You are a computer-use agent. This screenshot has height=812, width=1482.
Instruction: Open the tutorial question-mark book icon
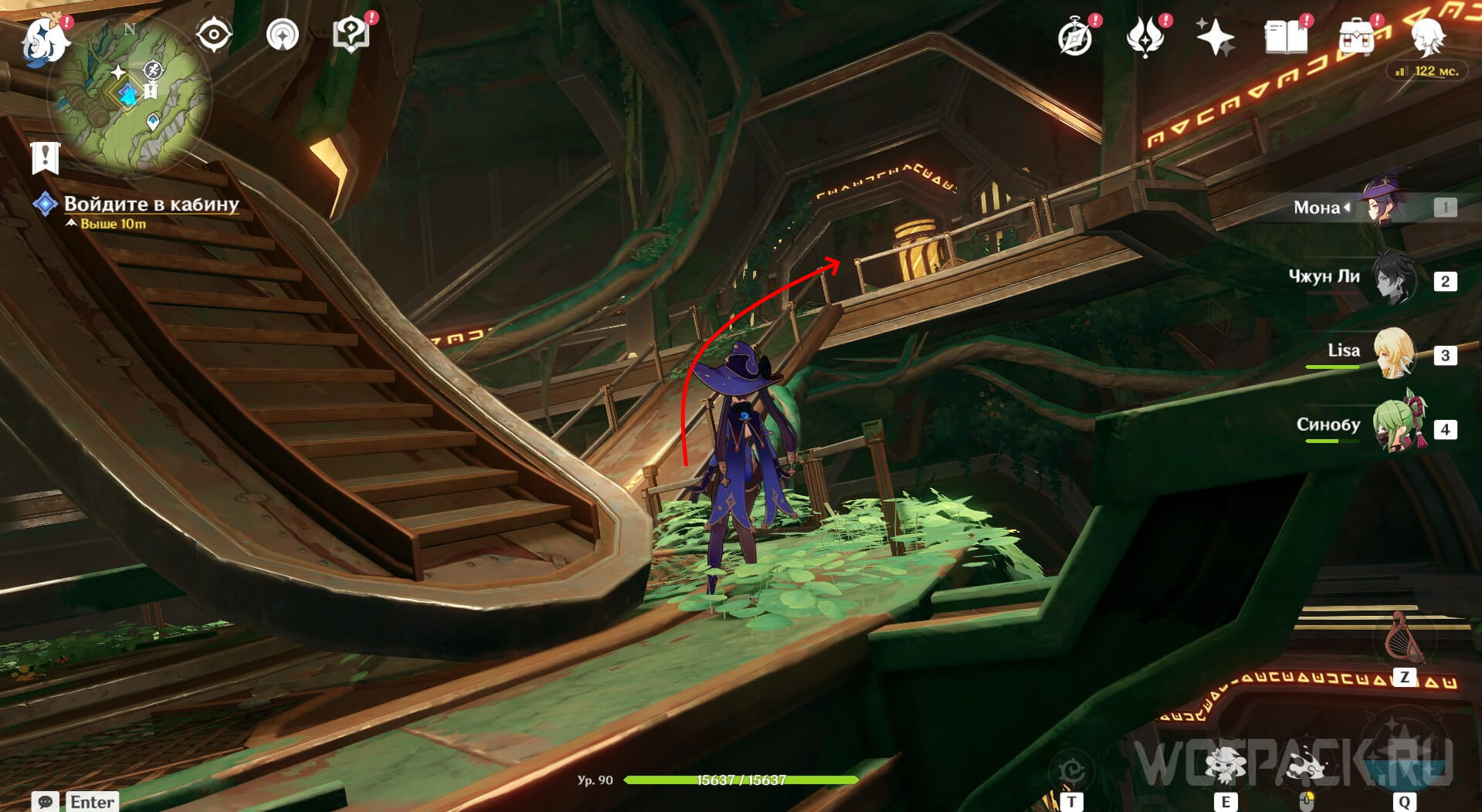pos(351,35)
